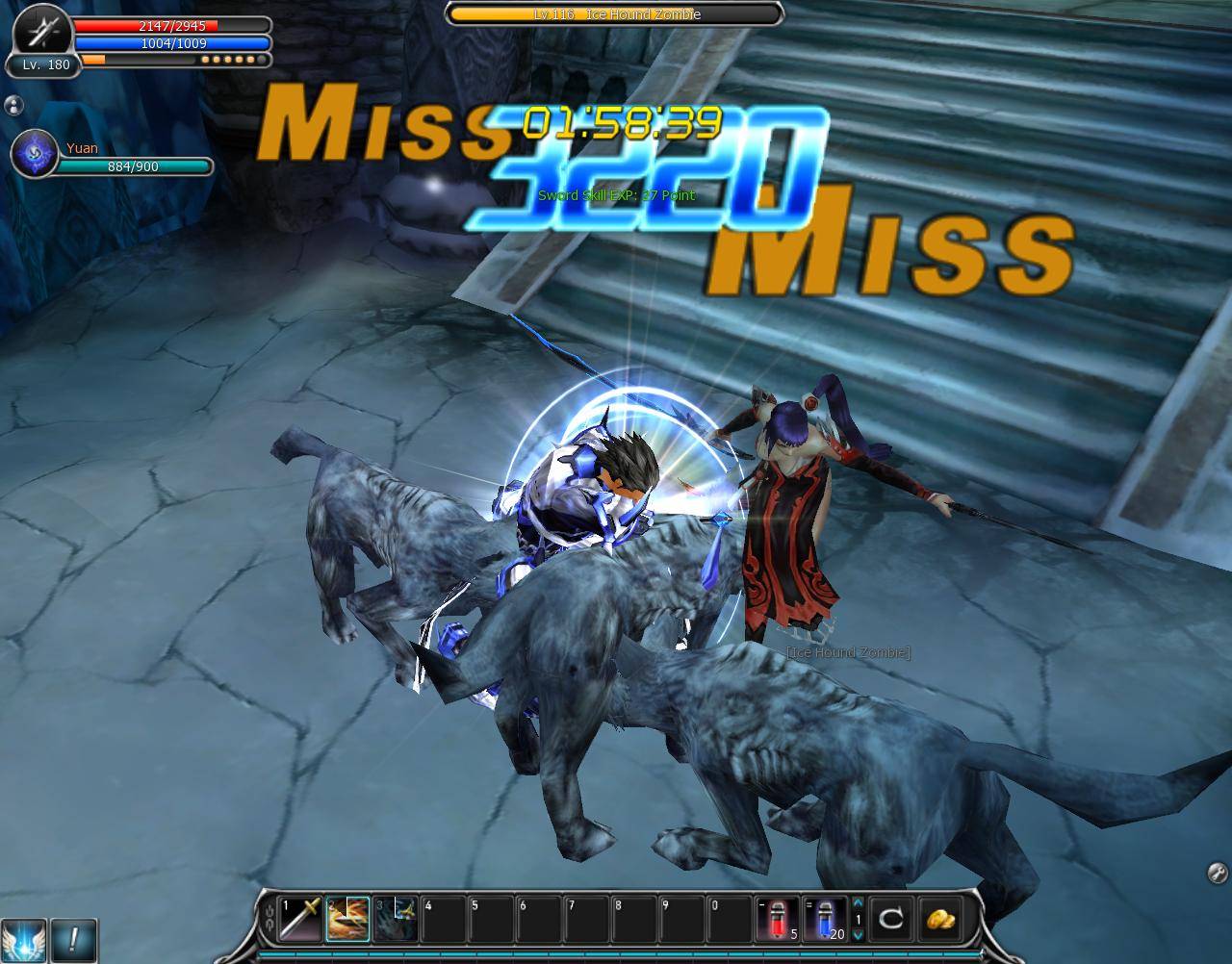Click the player sword class portrait
Image resolution: width=1232 pixels, height=964 pixels.
click(x=41, y=32)
